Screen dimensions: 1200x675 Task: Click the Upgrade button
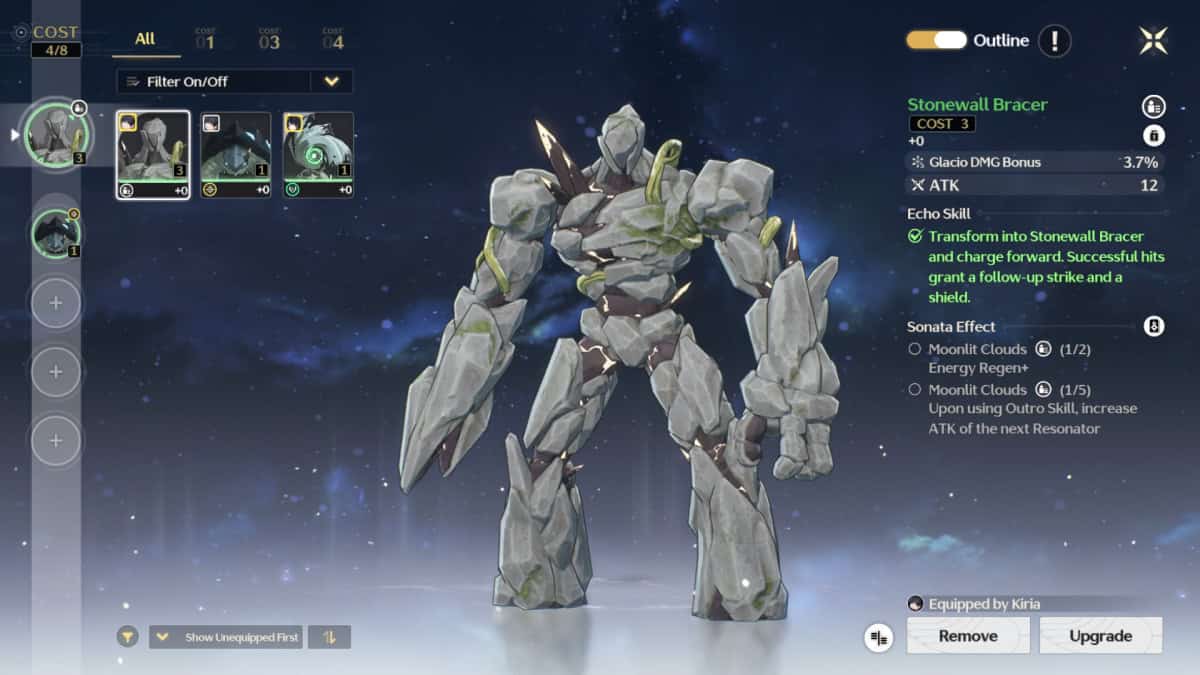(1100, 636)
